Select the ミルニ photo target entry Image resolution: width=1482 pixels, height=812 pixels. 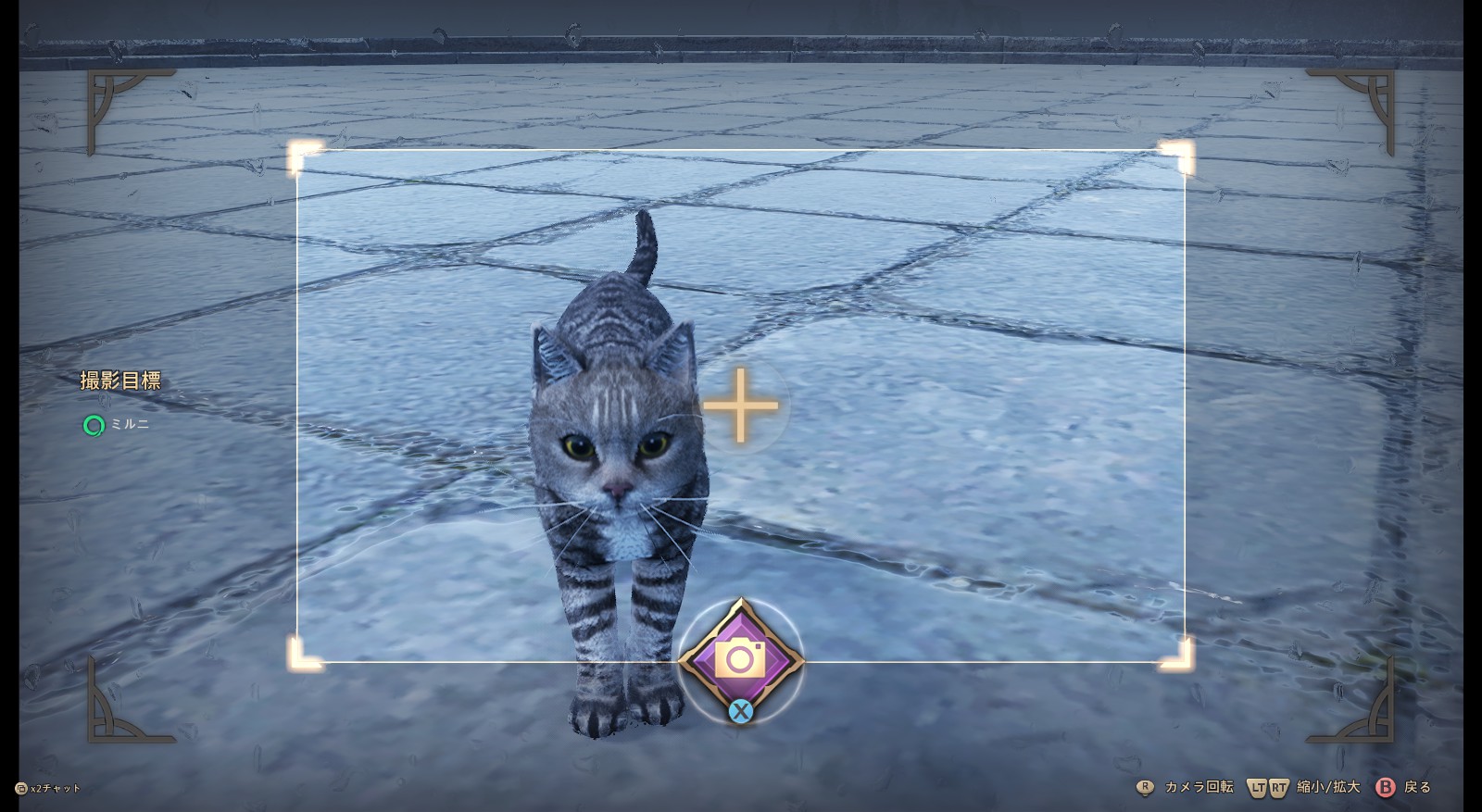pos(129,425)
